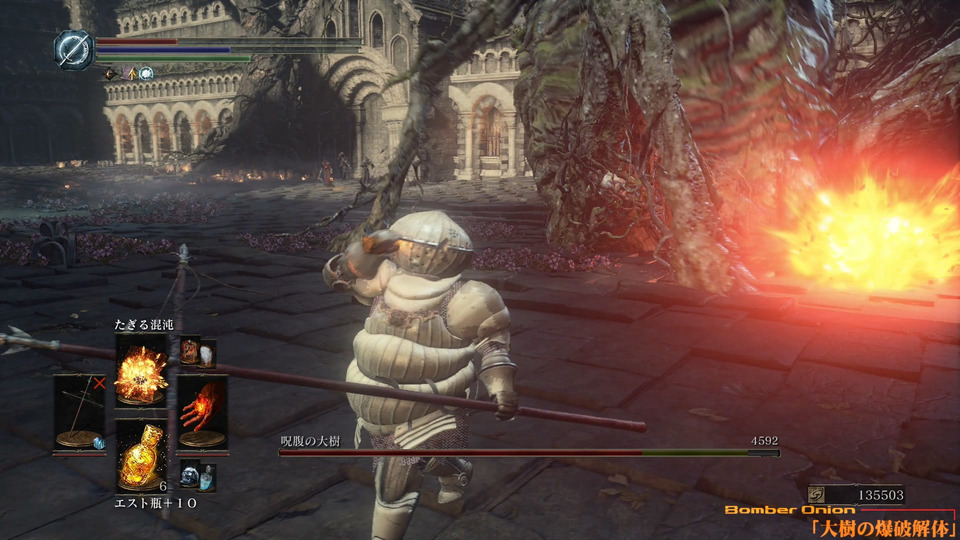Click the souls counter icon

coord(819,494)
